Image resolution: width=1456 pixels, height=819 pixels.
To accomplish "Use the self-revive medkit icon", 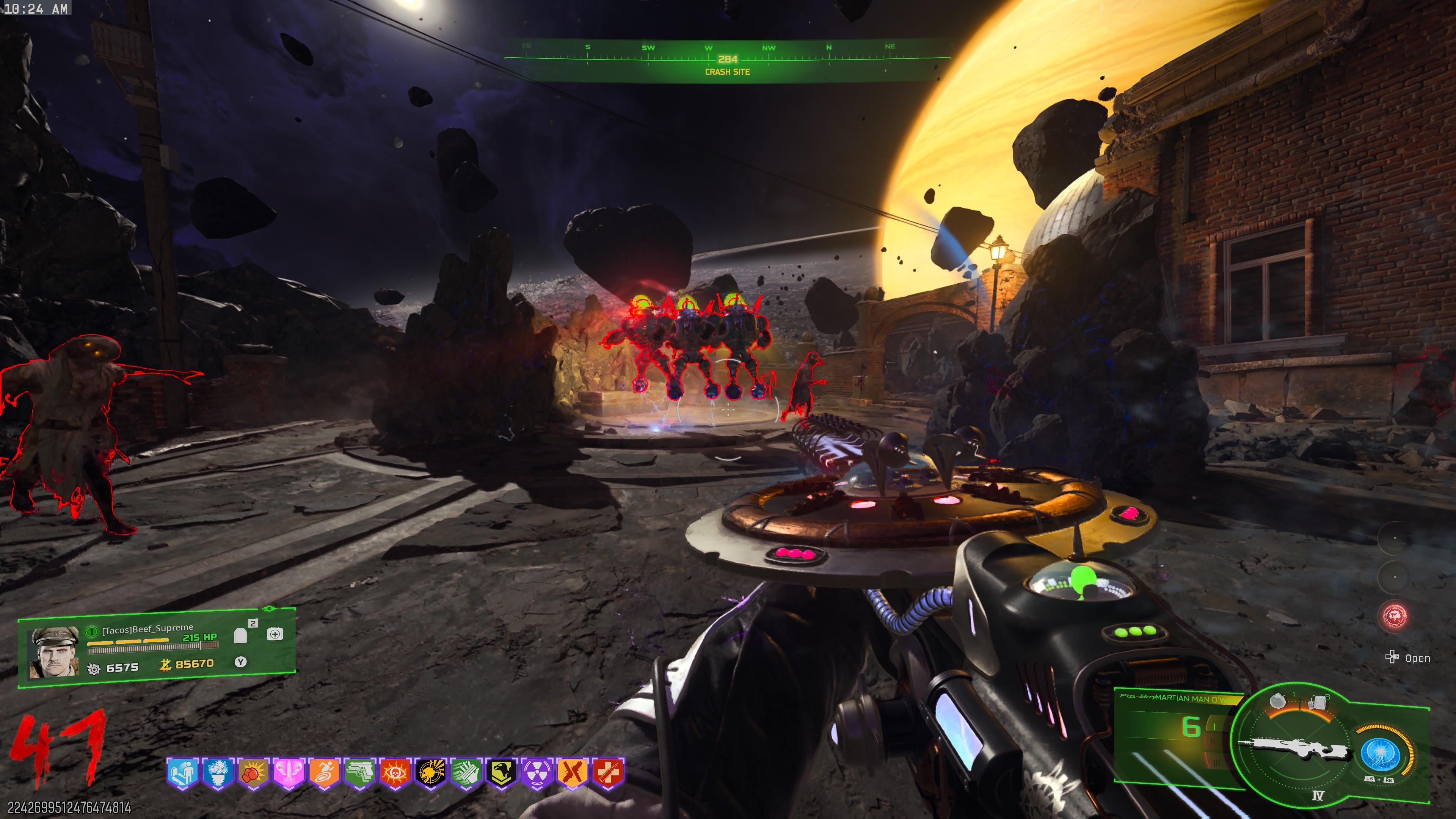I will [275, 634].
